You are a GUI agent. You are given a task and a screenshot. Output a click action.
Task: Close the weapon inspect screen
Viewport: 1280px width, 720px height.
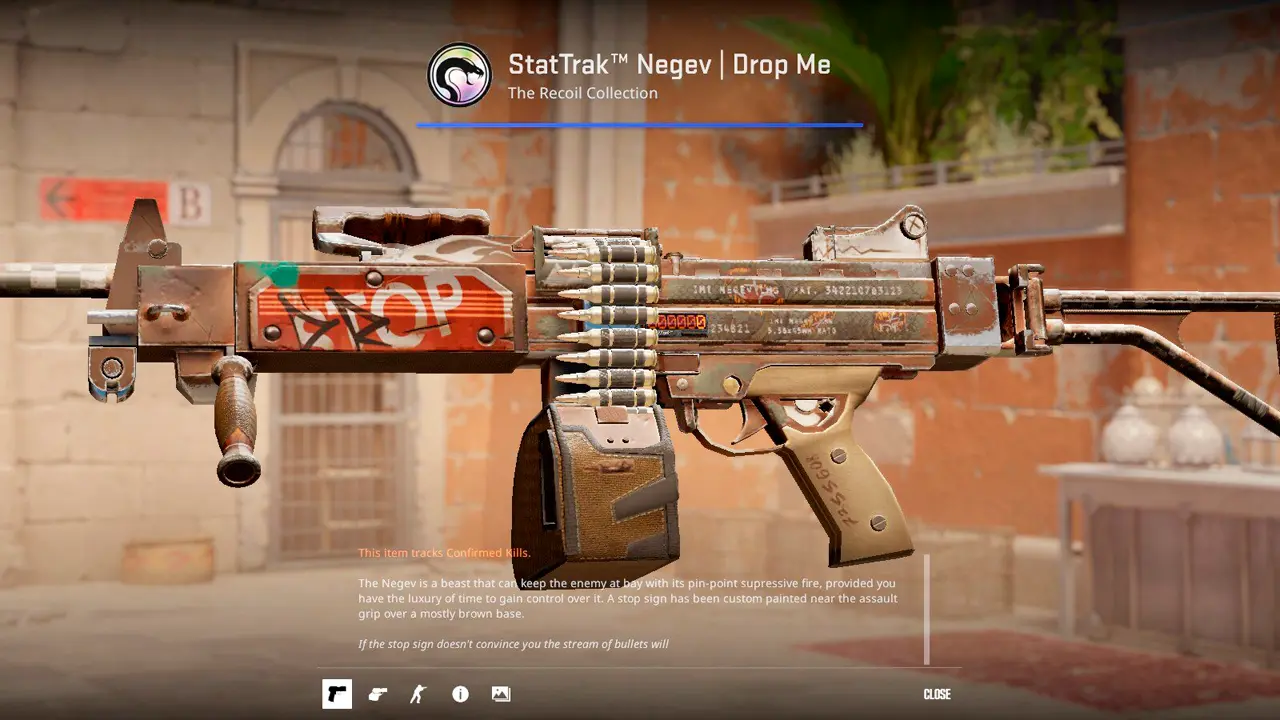937,694
